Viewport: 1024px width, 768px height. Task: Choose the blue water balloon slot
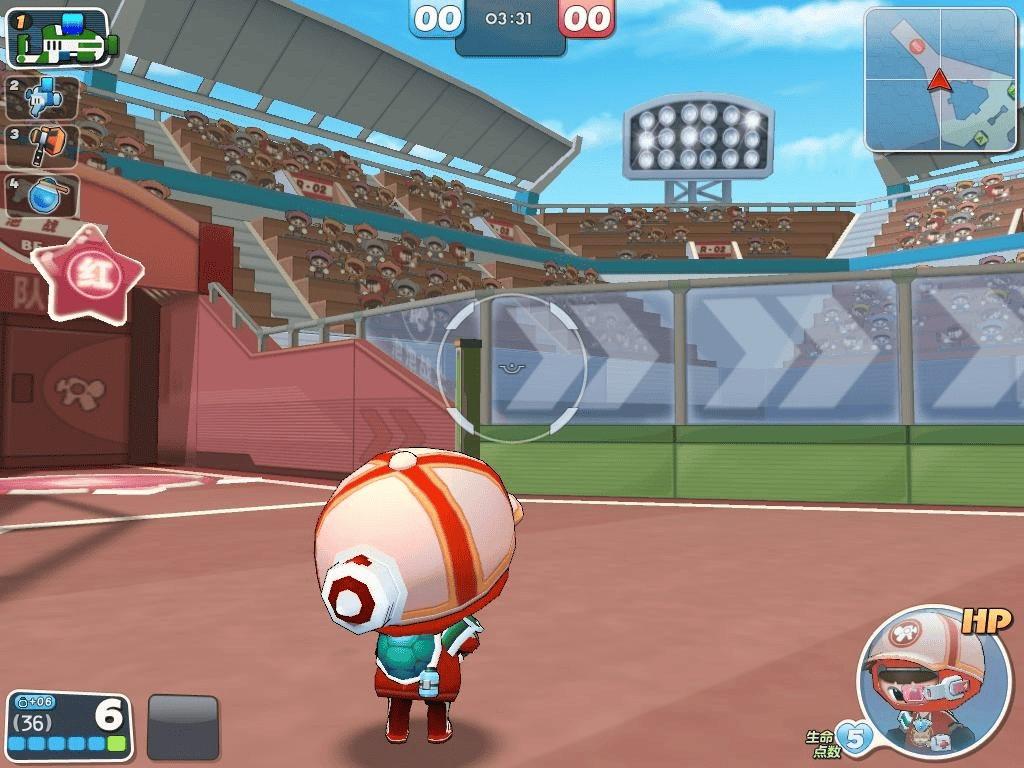click(42, 195)
